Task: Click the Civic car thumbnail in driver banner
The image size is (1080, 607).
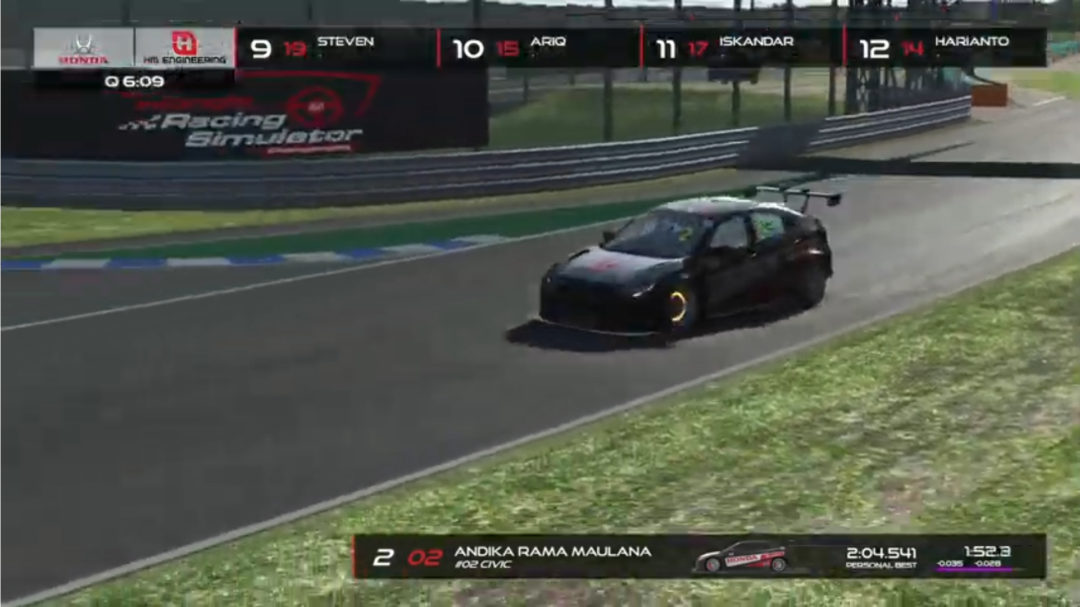Action: tap(741, 557)
